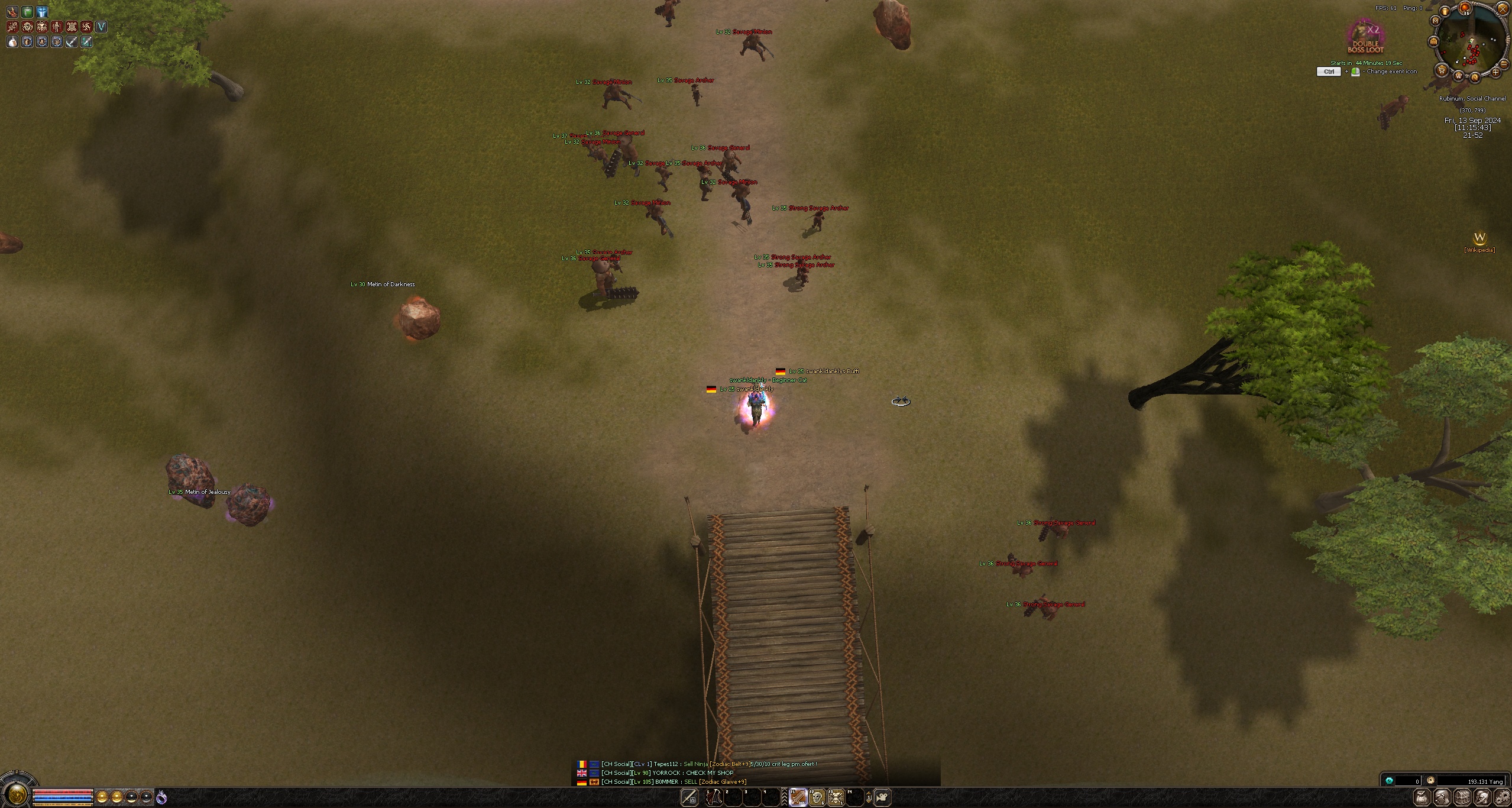This screenshot has width=1512, height=808.
Task: Click the cyan V status icon
Action: click(101, 26)
